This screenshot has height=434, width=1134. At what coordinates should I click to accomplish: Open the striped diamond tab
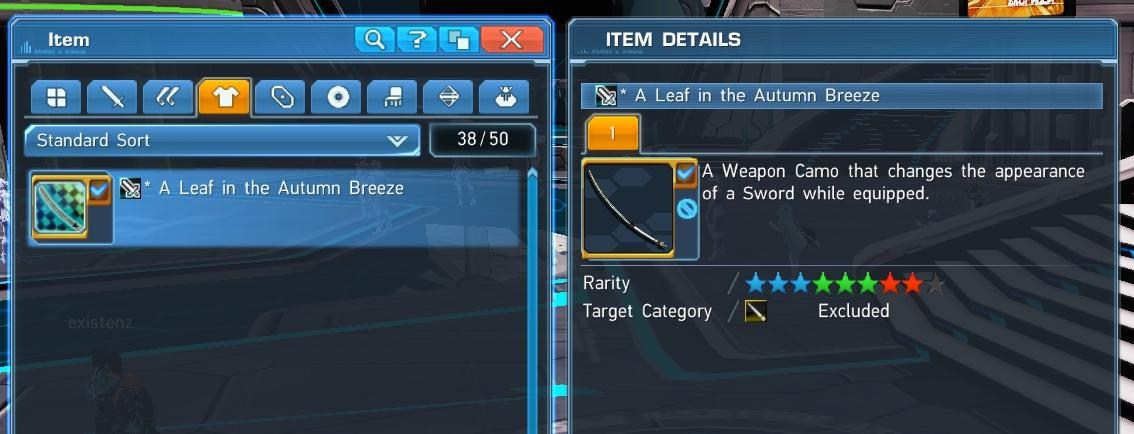coord(449,97)
